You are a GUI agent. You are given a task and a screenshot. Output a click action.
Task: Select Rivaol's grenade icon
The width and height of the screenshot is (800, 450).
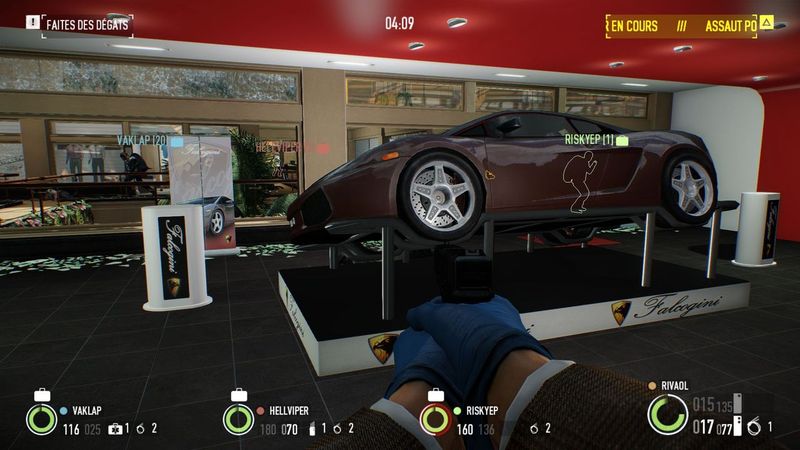[x=756, y=427]
